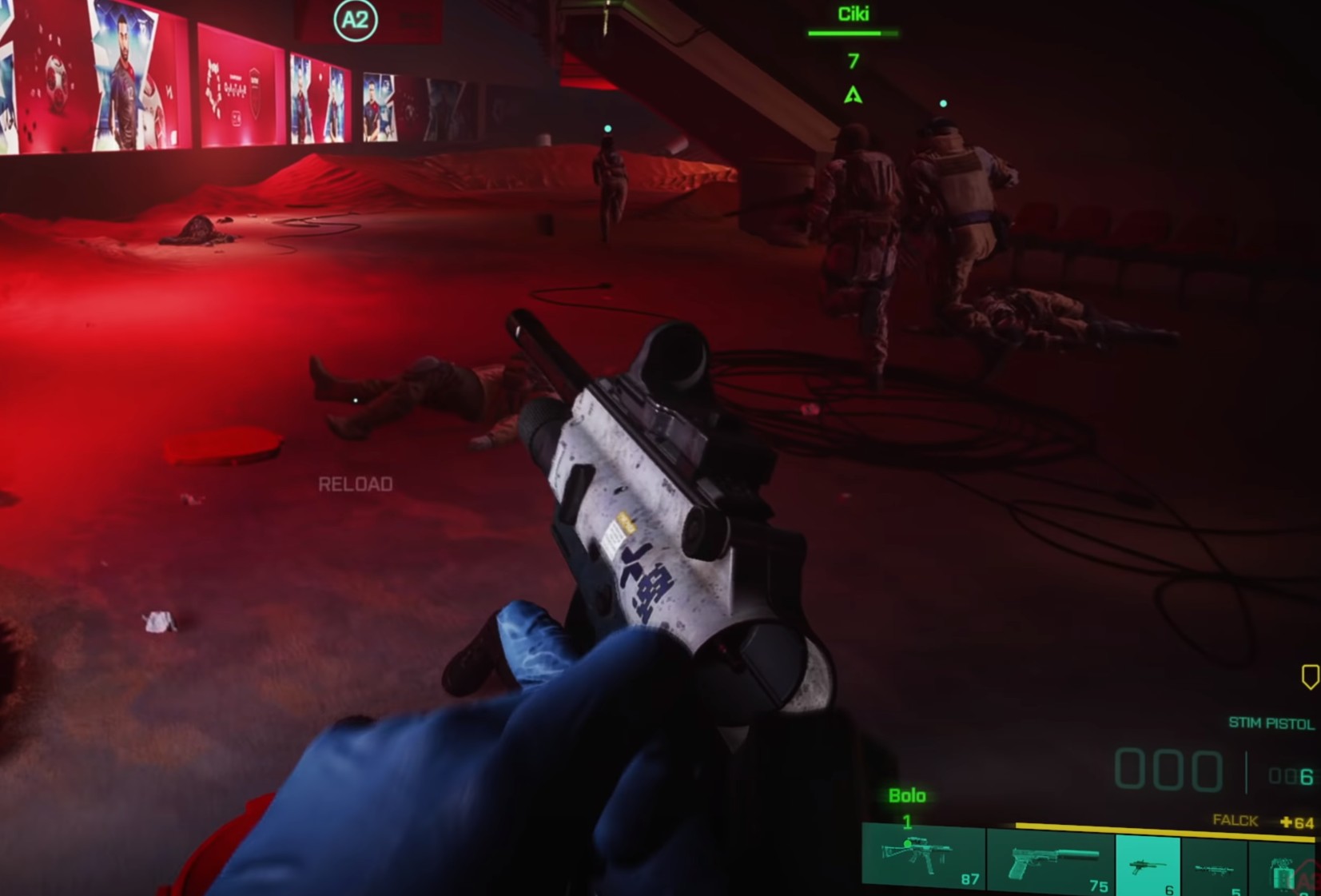Select the highlighted stim pistol slot
The height and width of the screenshot is (896, 1321).
point(1148,866)
